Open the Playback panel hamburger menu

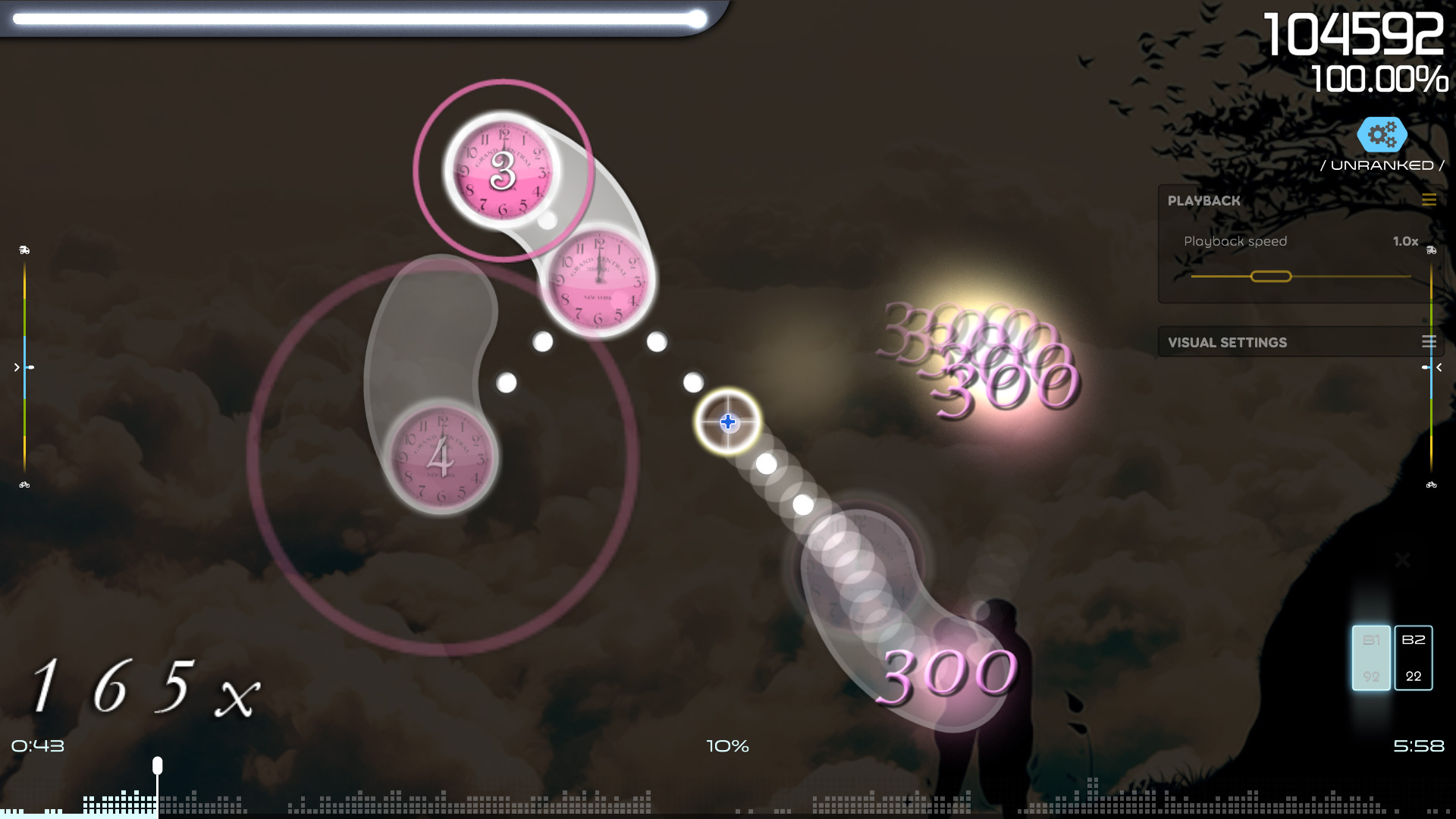1429,200
